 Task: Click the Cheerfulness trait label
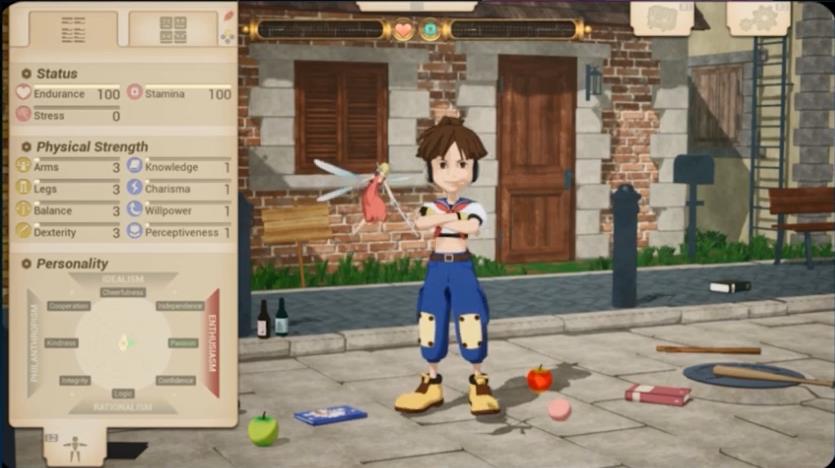point(123,292)
